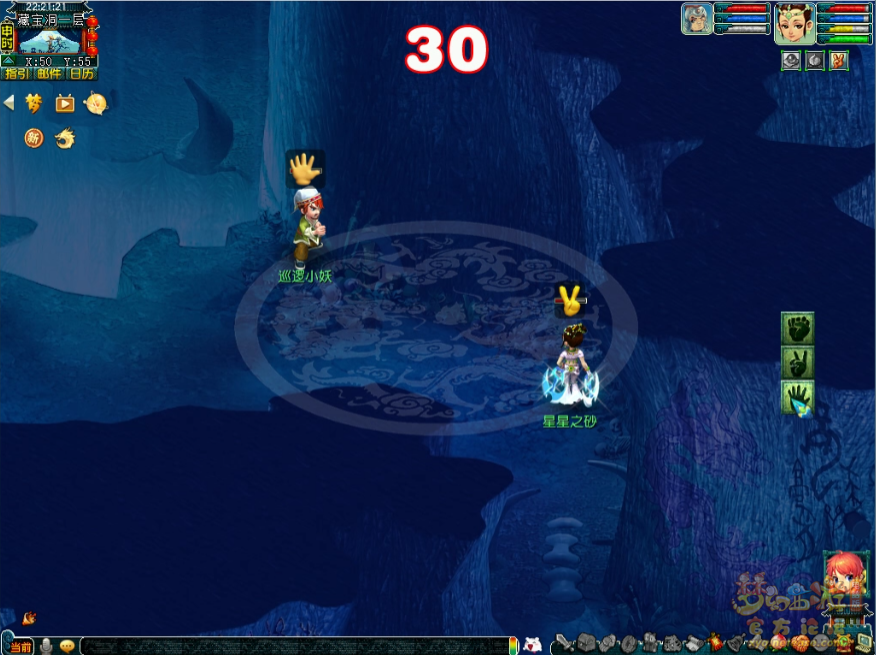Select the pet portrait with helmet

(697, 19)
